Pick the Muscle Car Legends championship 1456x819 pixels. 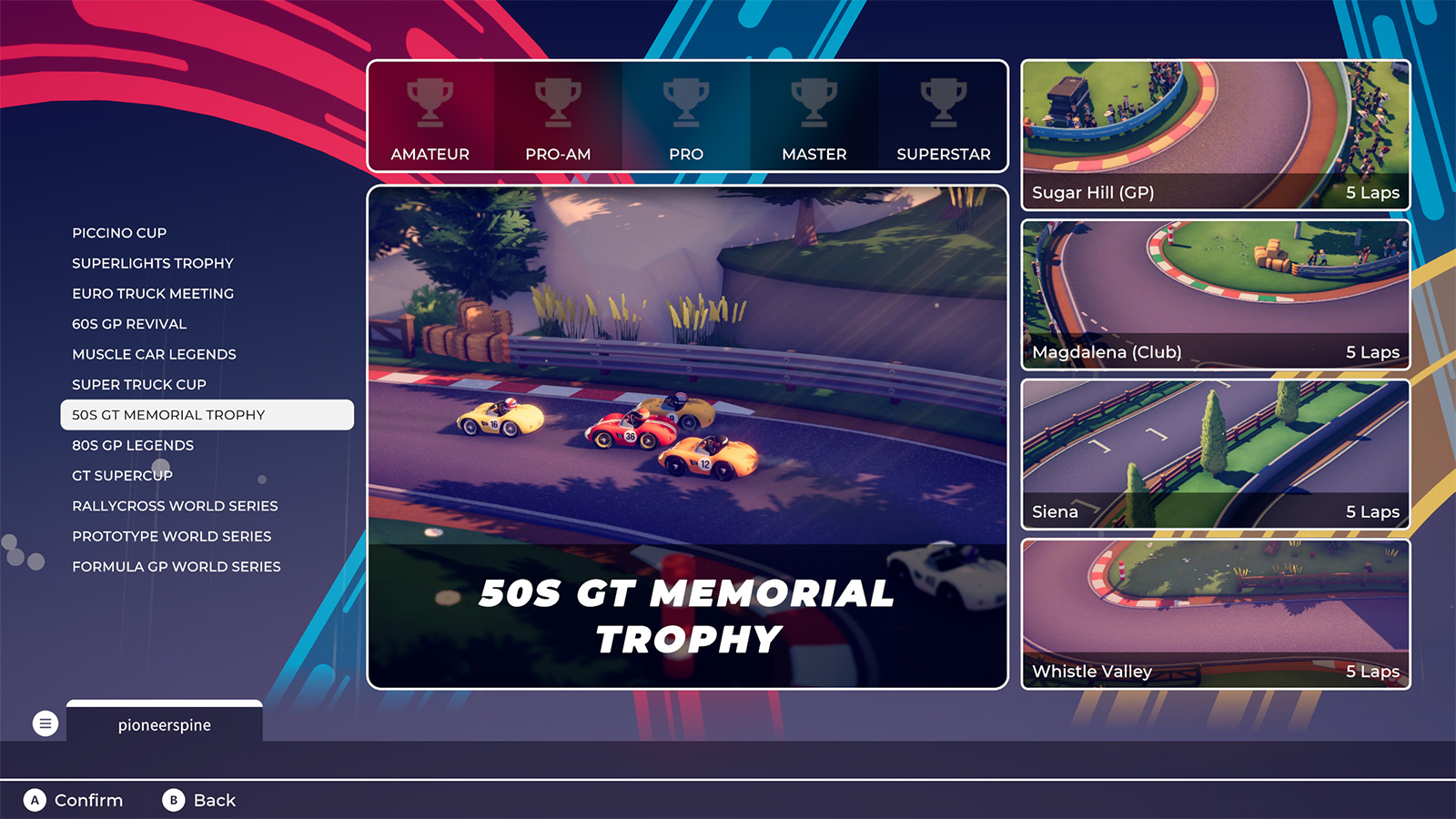[x=154, y=354]
